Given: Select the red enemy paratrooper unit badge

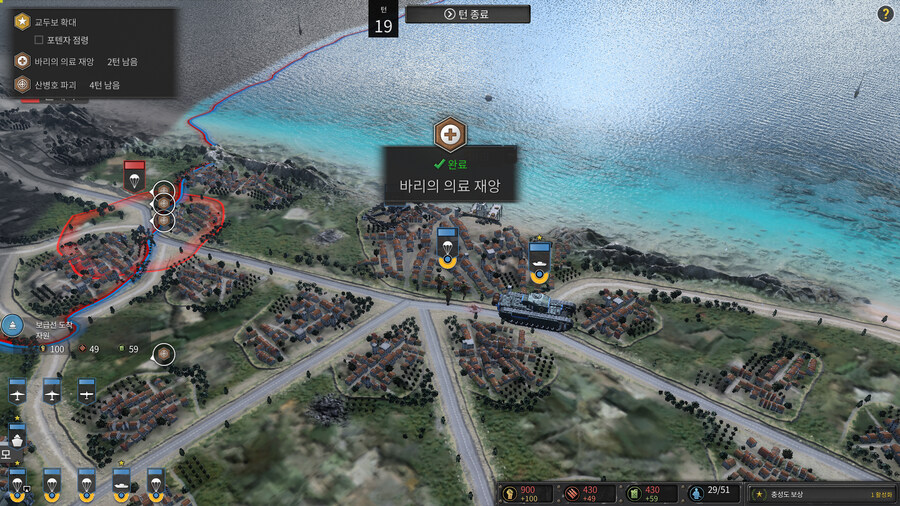Looking at the screenshot, I should (135, 176).
